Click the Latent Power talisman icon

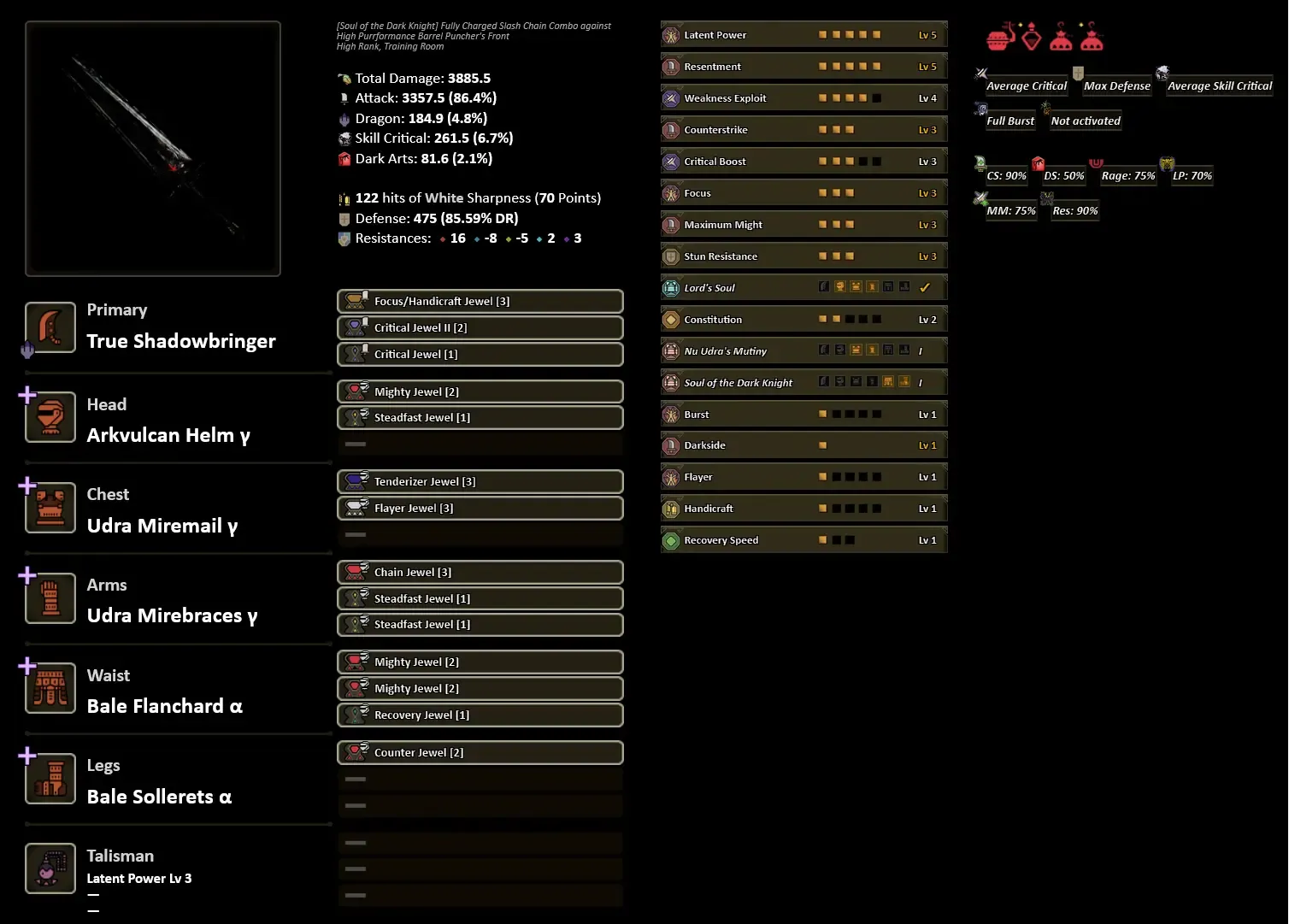pyautogui.click(x=50, y=868)
